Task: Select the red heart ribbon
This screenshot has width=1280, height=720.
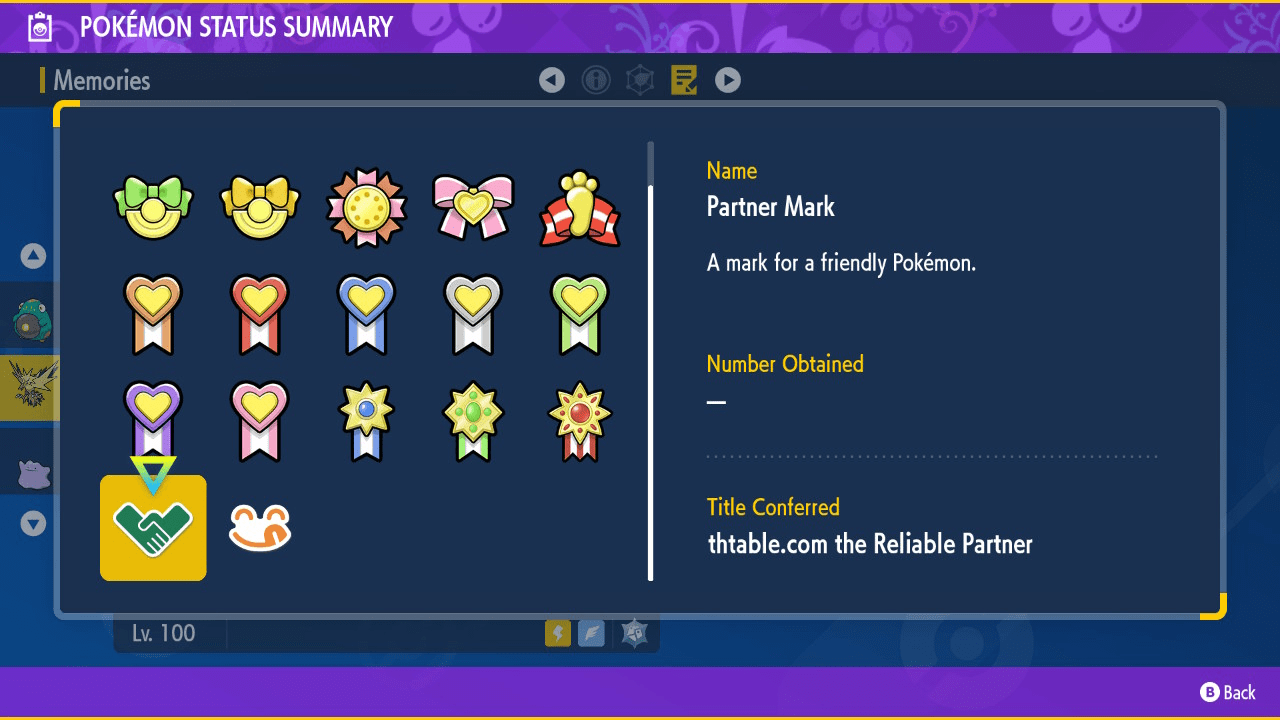Action: (x=260, y=314)
